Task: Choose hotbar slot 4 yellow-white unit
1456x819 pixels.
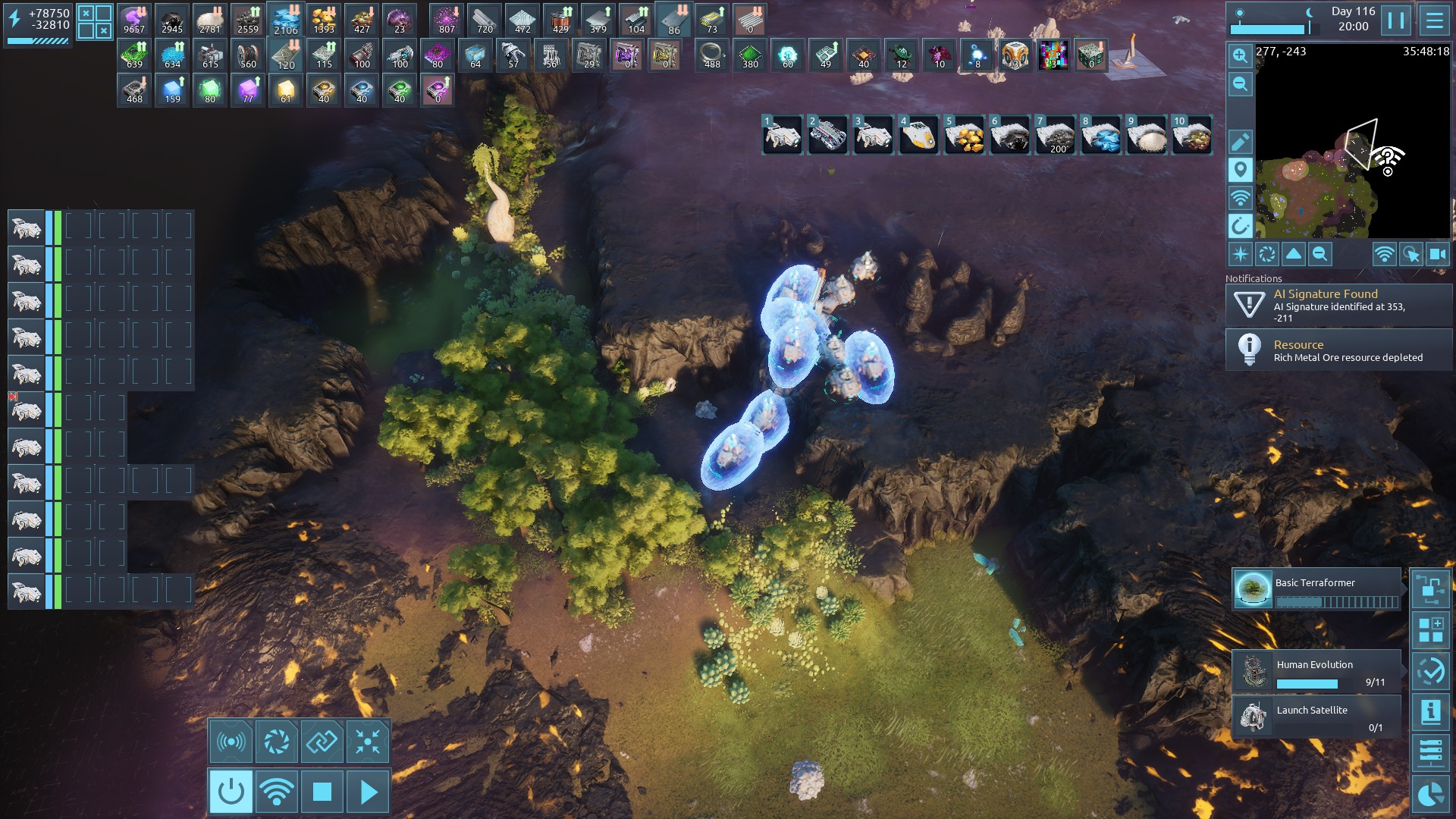Action: [x=918, y=136]
